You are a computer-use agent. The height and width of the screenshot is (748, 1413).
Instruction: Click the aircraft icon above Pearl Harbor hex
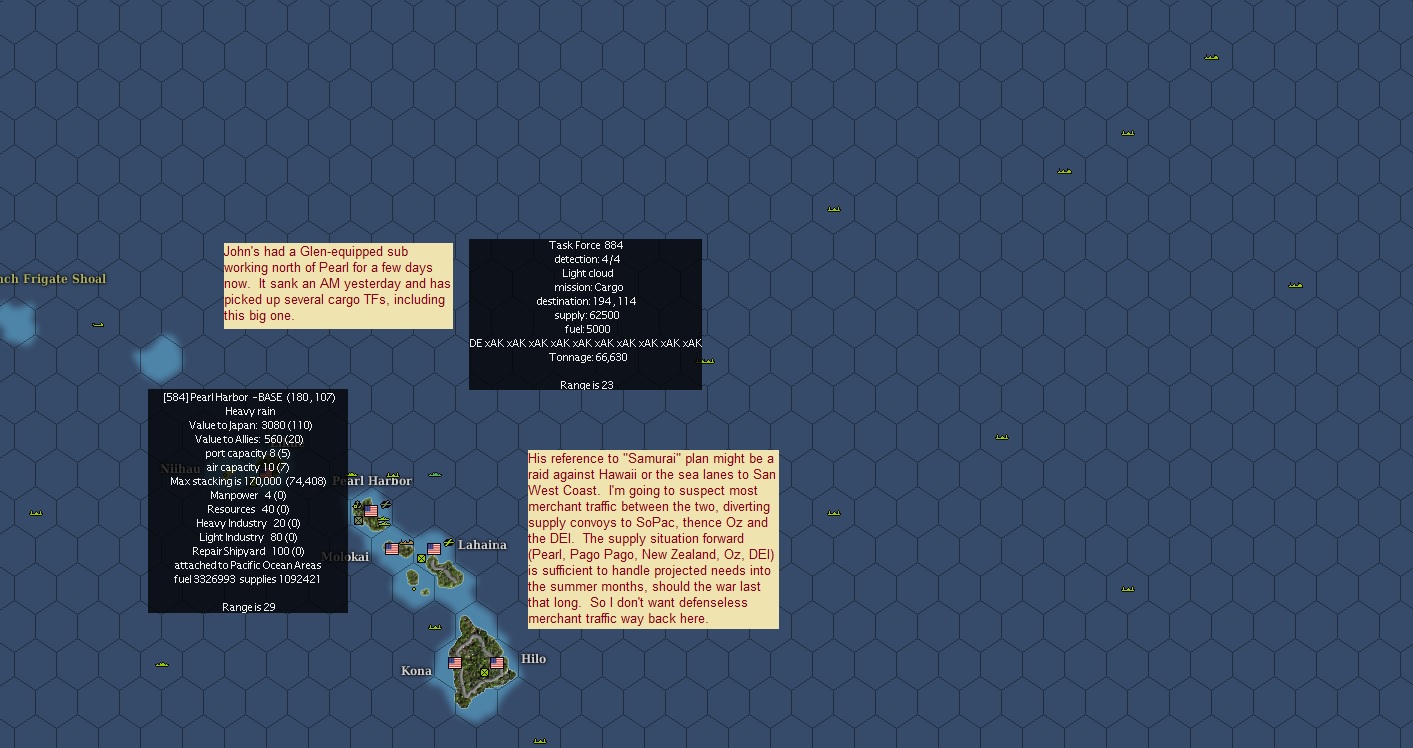tap(385, 503)
